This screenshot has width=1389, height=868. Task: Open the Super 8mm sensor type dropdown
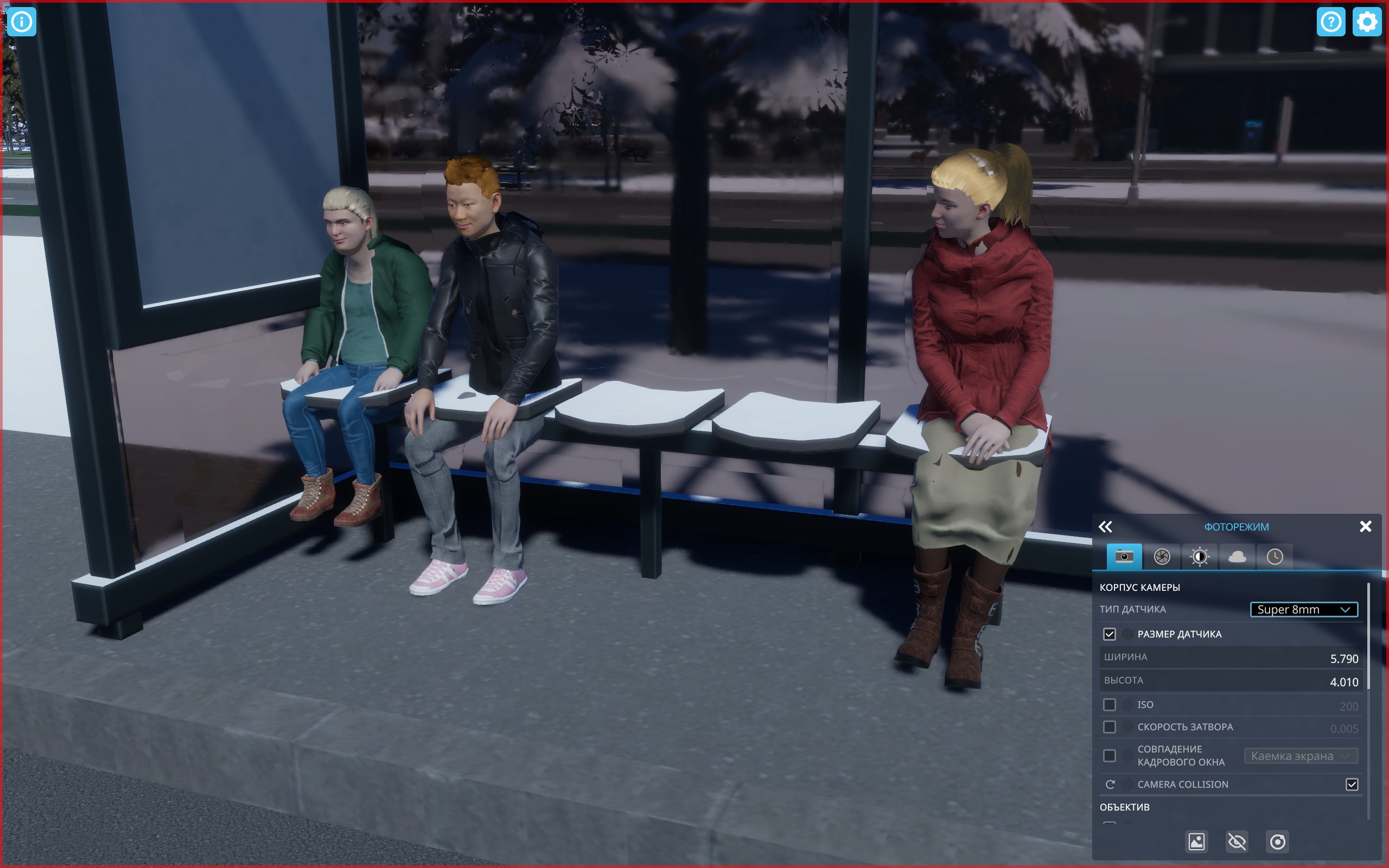(1304, 609)
